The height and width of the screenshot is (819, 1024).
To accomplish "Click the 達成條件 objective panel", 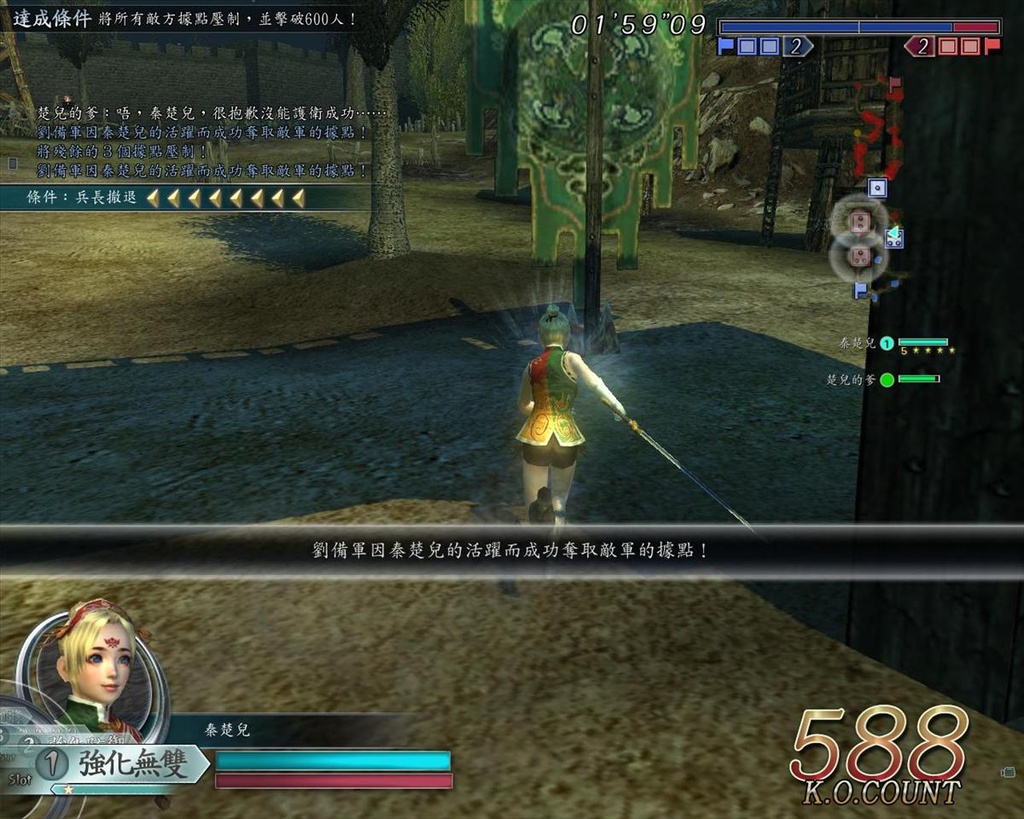I will 185,18.
